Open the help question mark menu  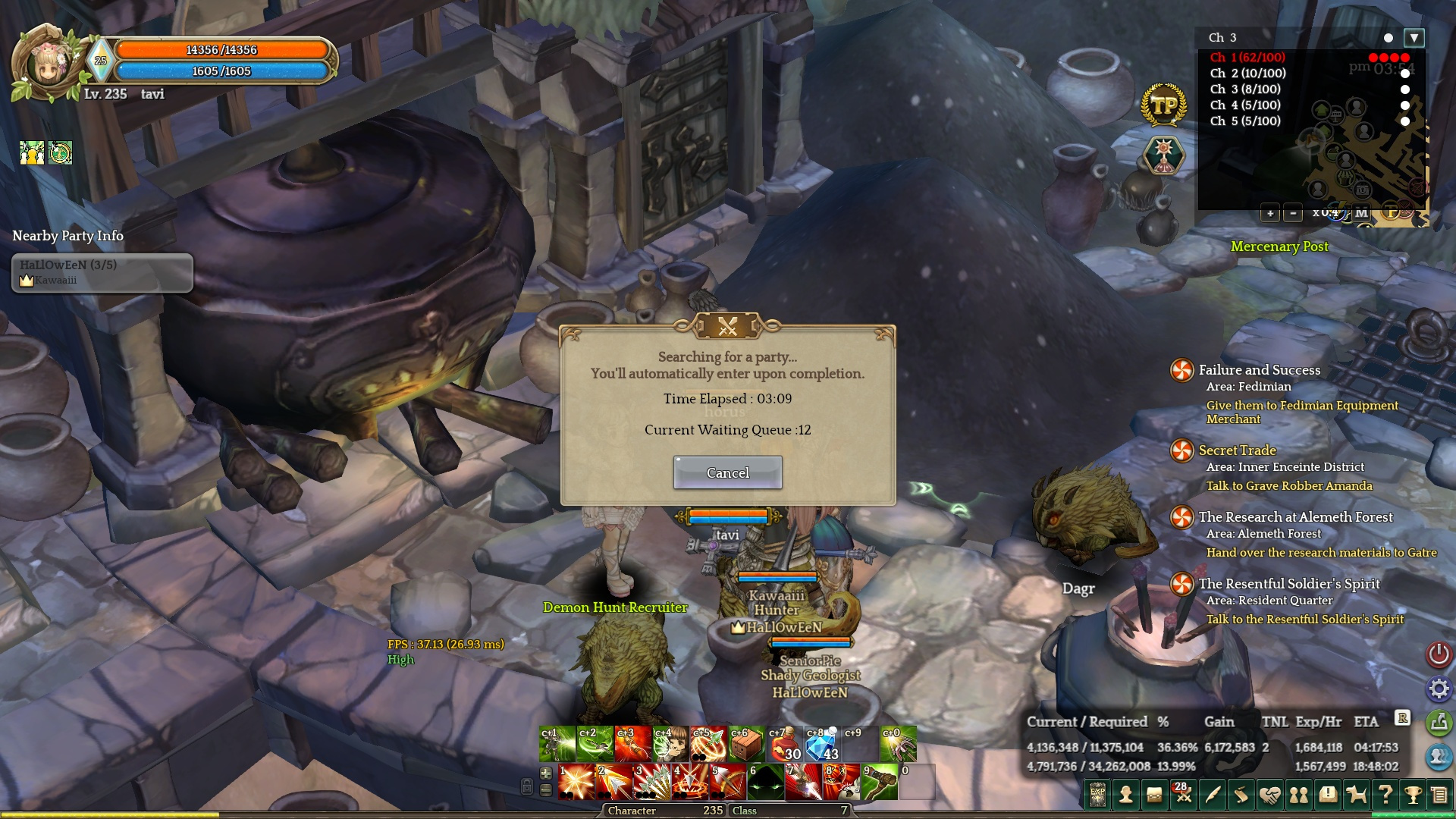(x=1385, y=795)
